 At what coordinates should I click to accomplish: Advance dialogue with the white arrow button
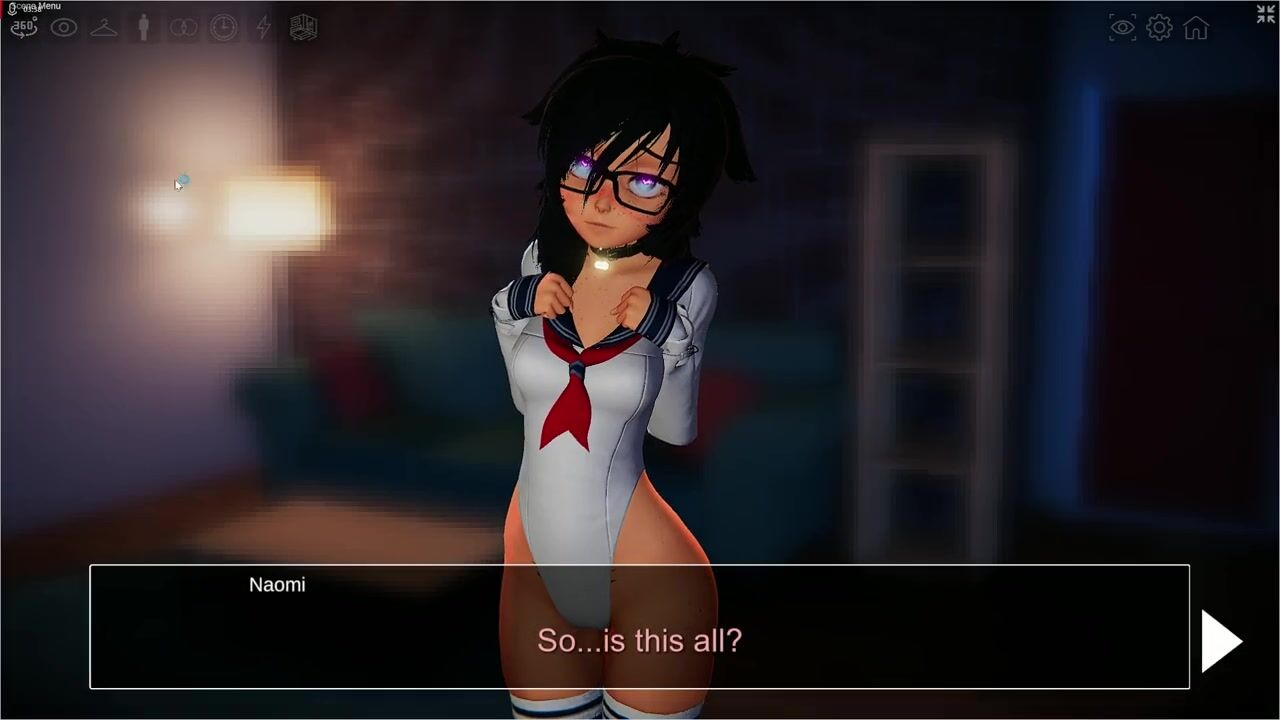point(1221,641)
